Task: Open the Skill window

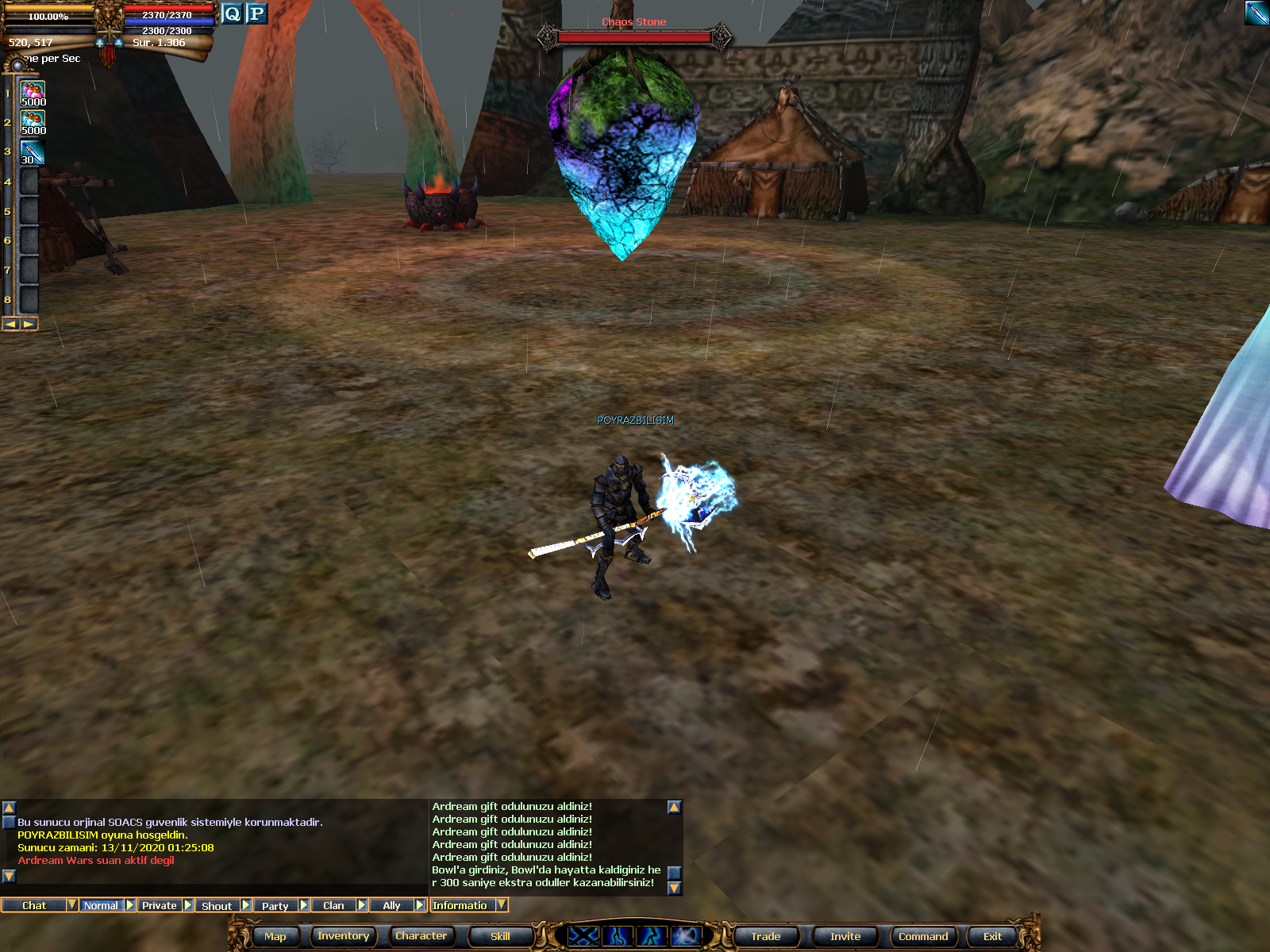Action: click(500, 936)
